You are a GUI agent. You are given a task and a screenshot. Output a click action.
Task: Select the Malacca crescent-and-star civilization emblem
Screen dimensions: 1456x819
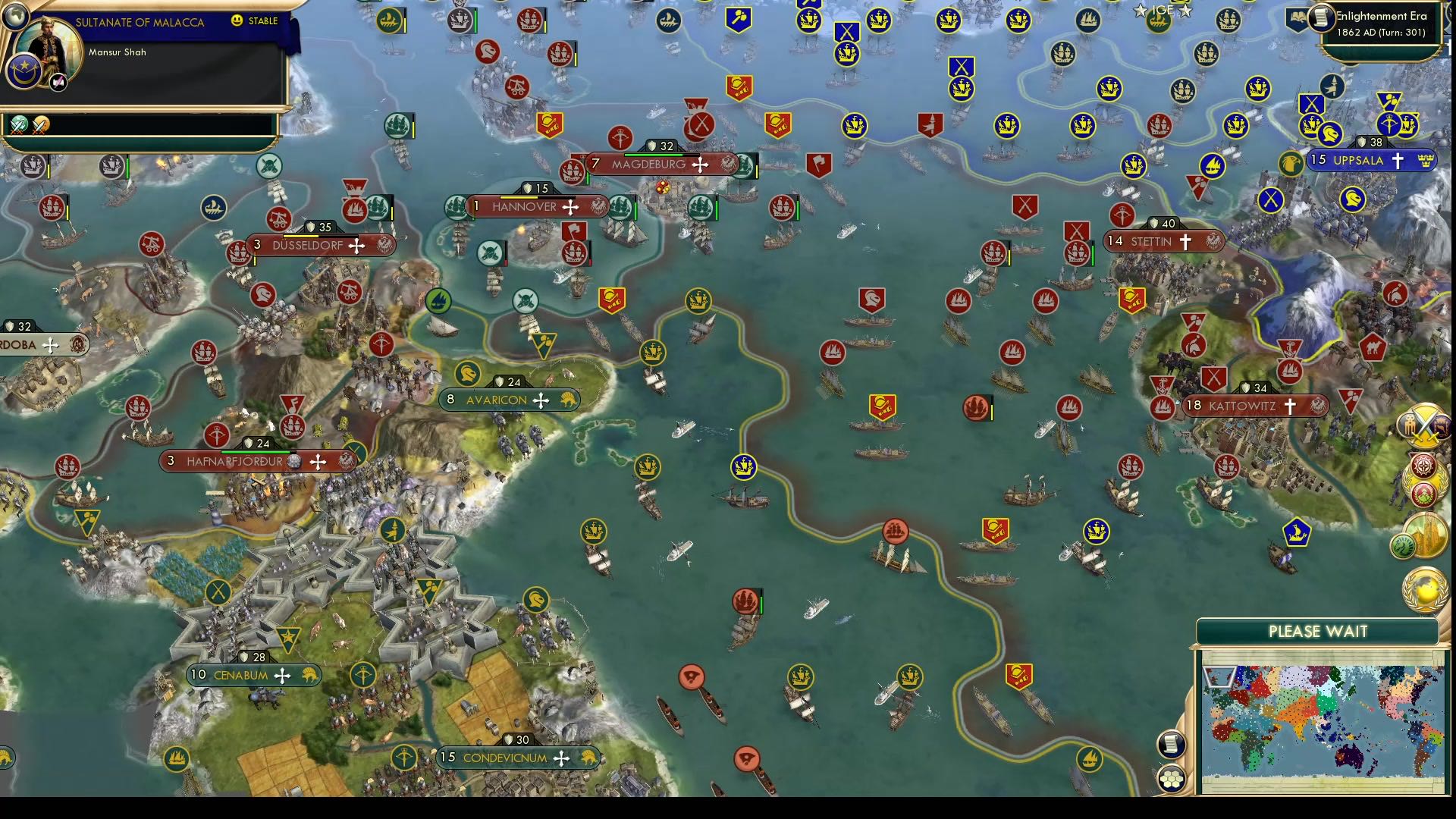(25, 72)
